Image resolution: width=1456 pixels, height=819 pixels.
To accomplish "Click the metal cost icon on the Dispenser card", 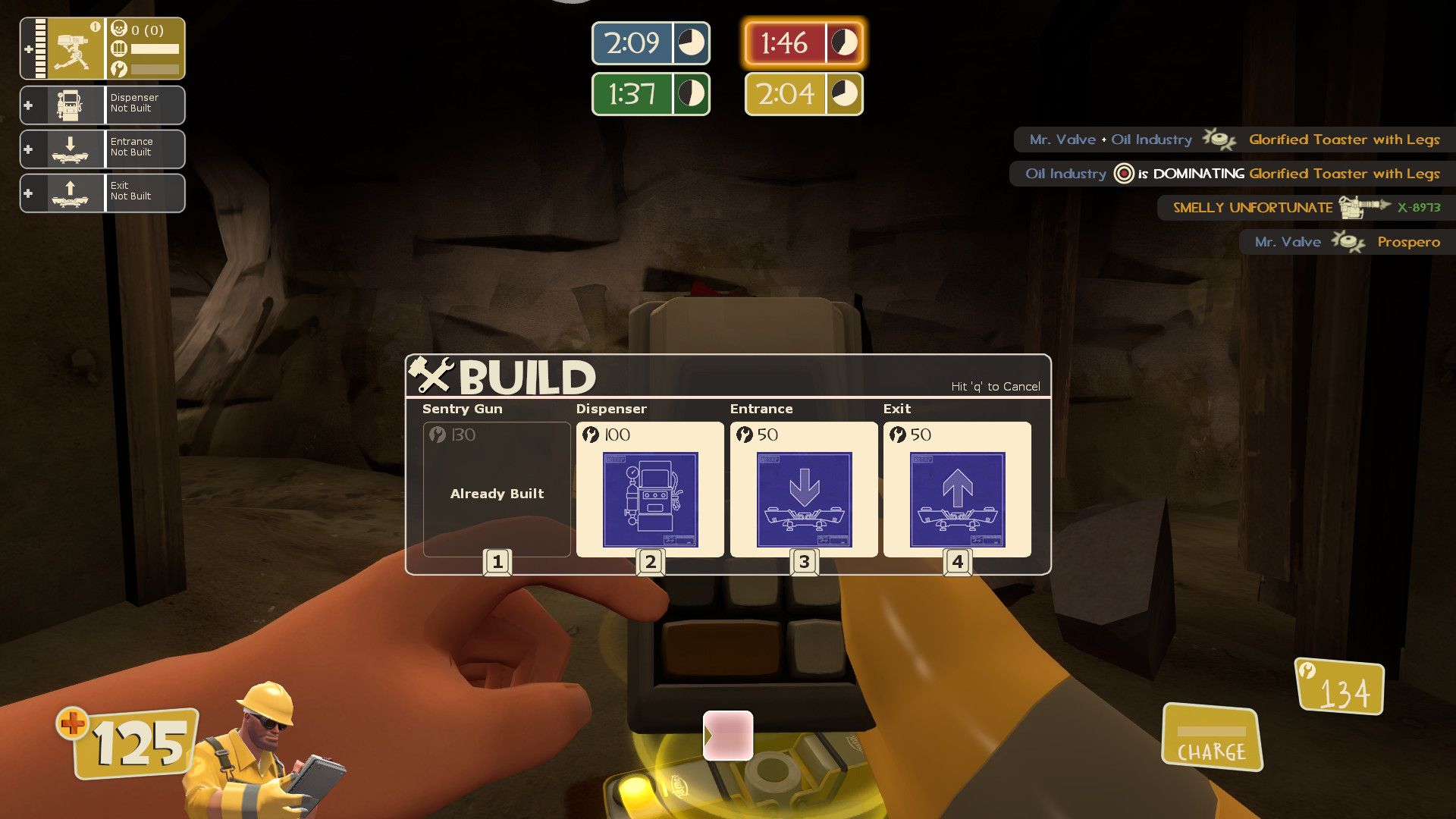I will 591,435.
